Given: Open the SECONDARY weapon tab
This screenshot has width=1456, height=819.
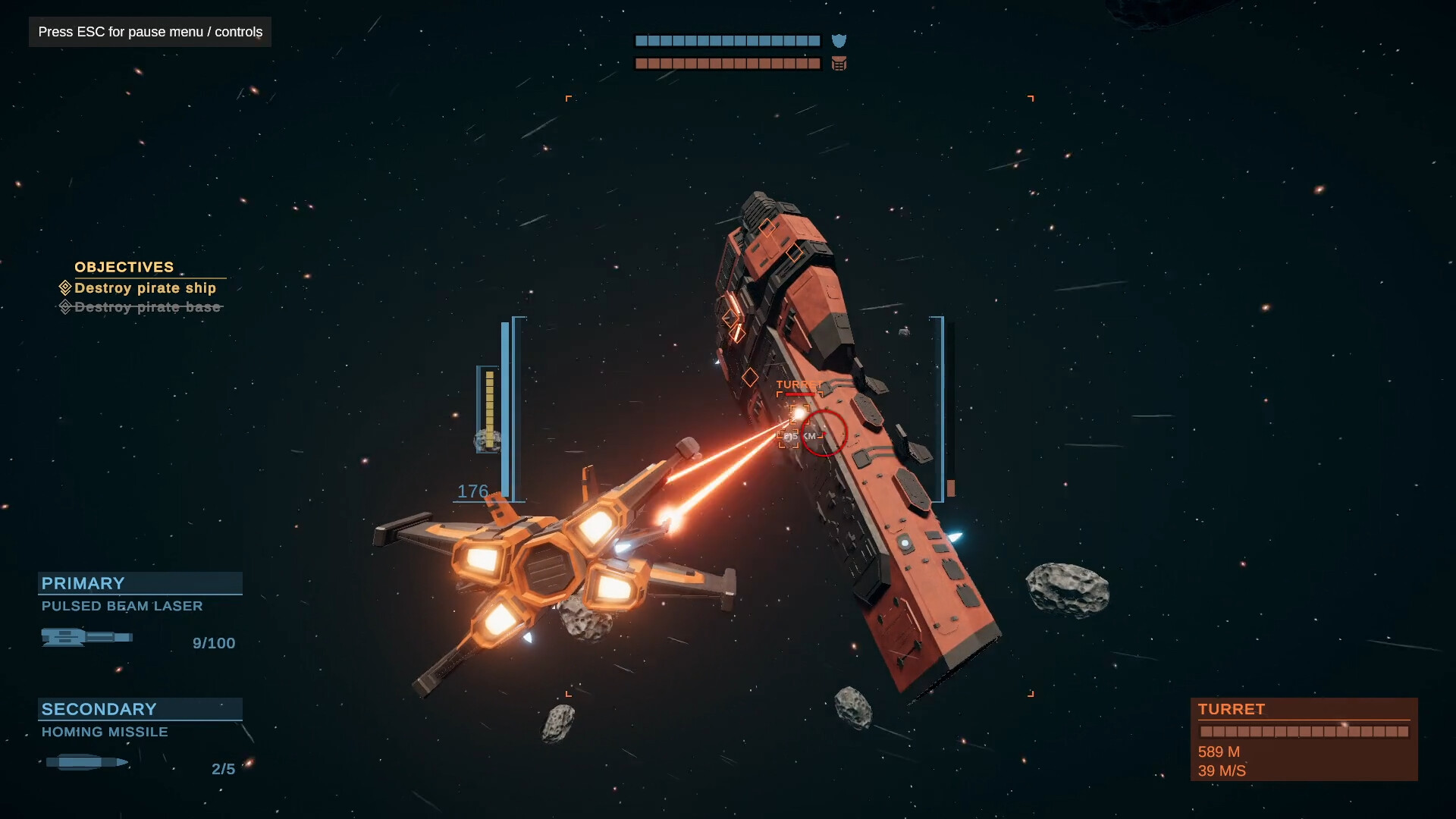Looking at the screenshot, I should tap(99, 708).
